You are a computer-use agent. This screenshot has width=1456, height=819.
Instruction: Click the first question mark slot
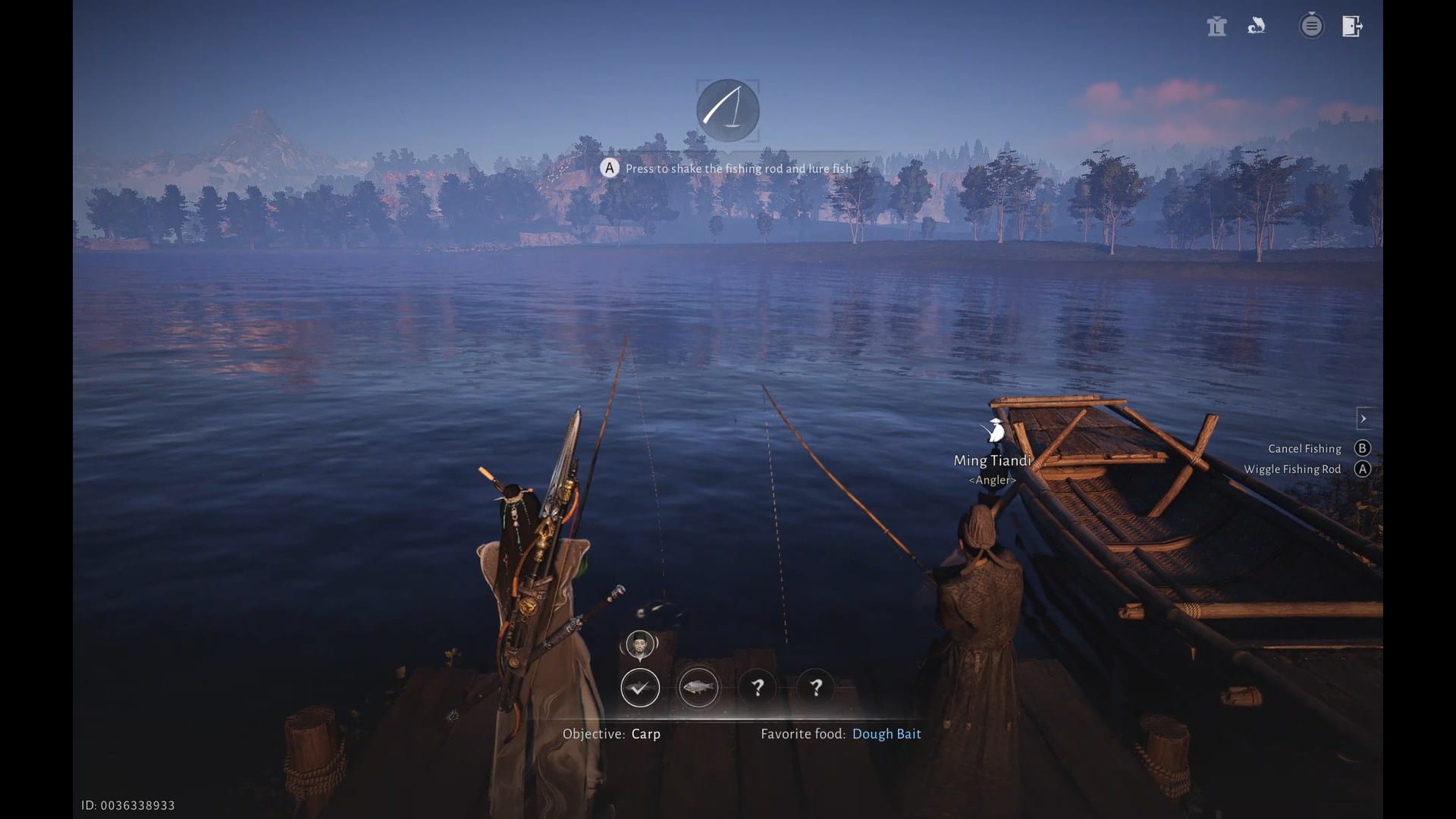click(757, 688)
